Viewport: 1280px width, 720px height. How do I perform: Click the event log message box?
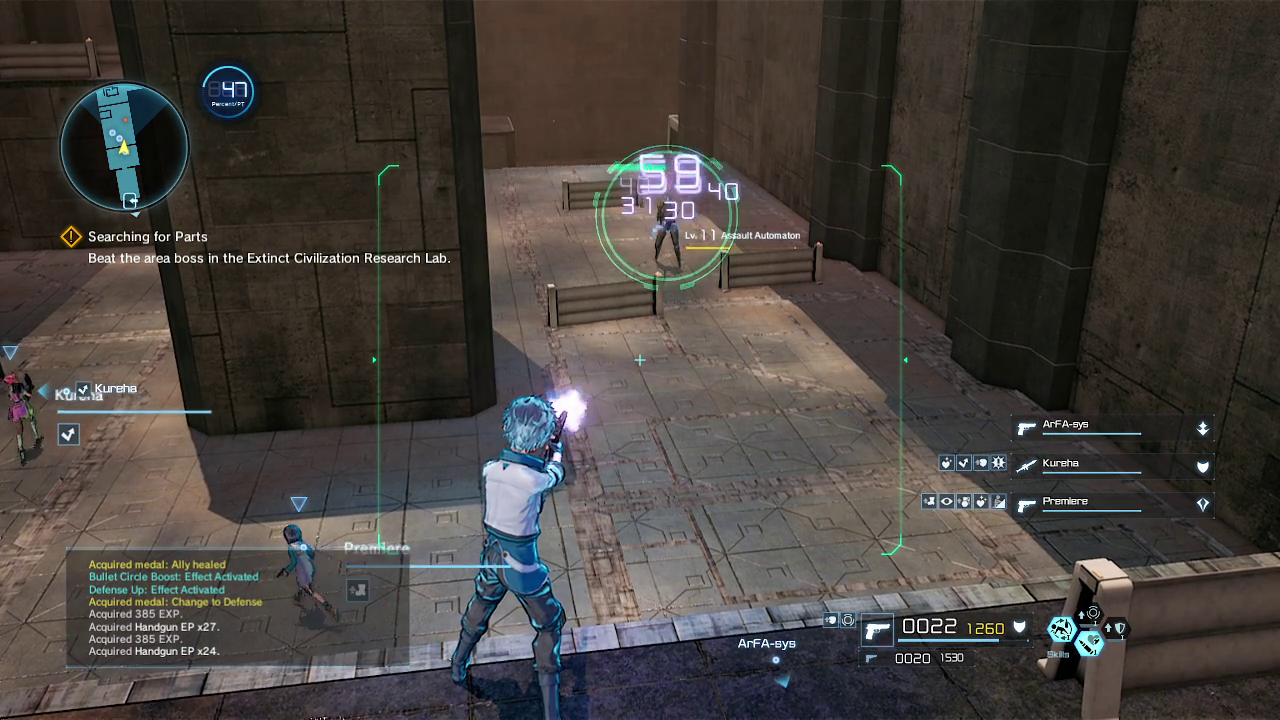pos(237,609)
